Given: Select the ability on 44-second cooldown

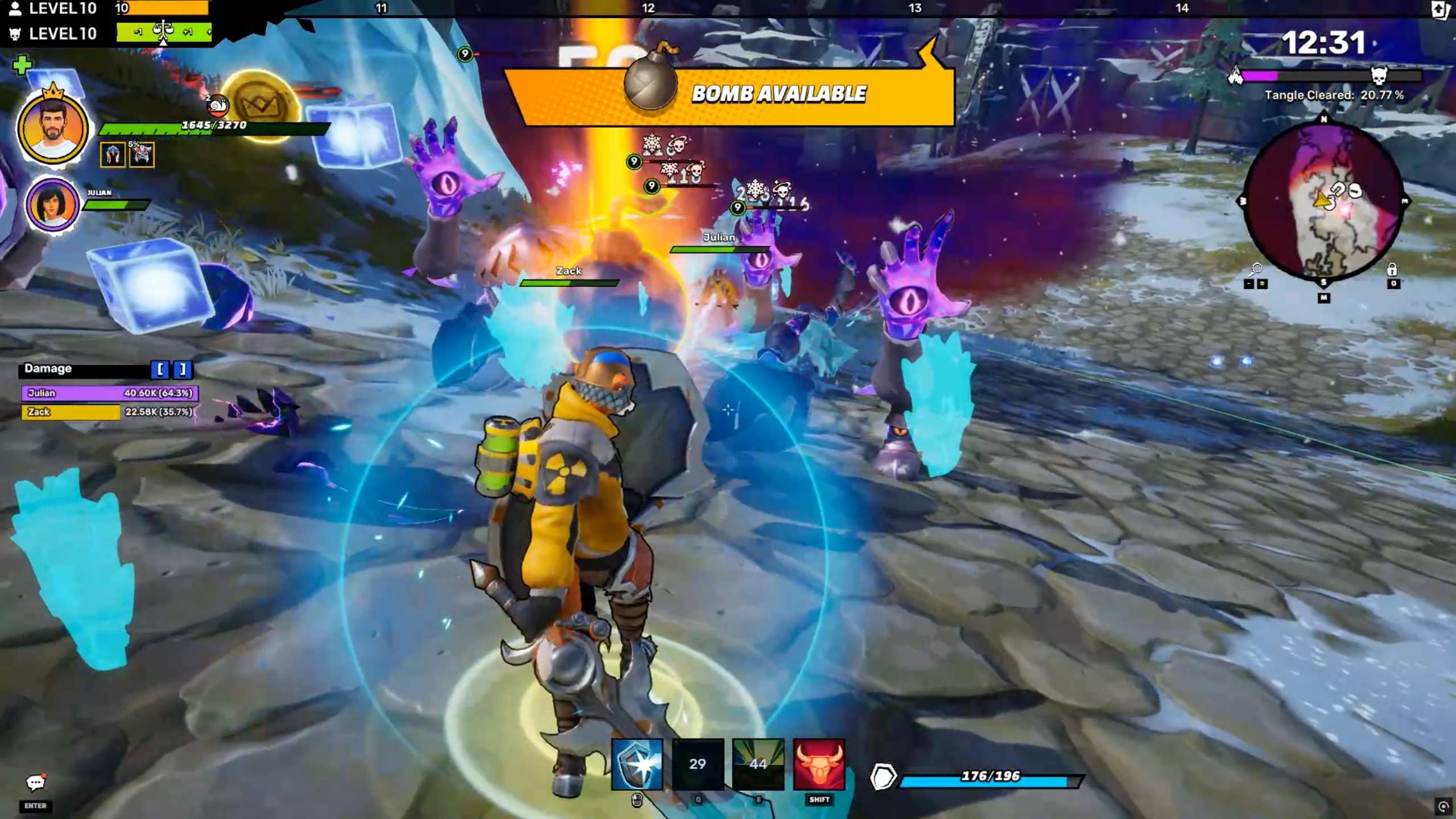Looking at the screenshot, I should point(758,764).
